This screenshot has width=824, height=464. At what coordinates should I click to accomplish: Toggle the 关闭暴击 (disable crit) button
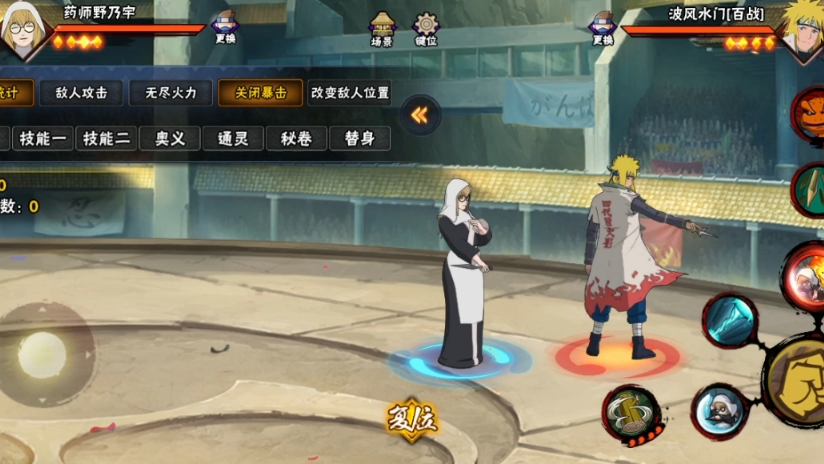(x=260, y=93)
